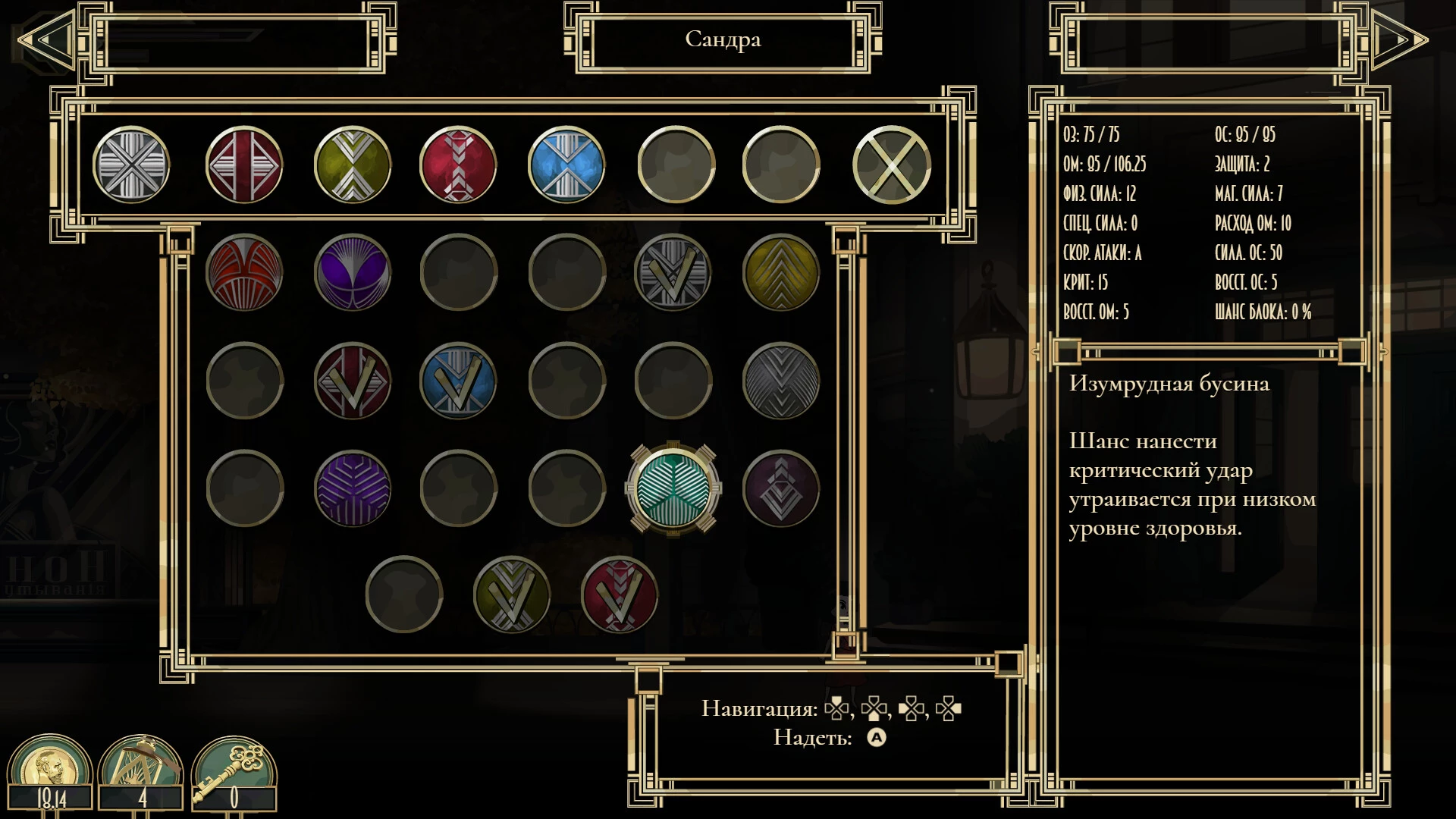Choose the equipped olive chevron bead
This screenshot has height=819, width=1456.
pos(353,165)
